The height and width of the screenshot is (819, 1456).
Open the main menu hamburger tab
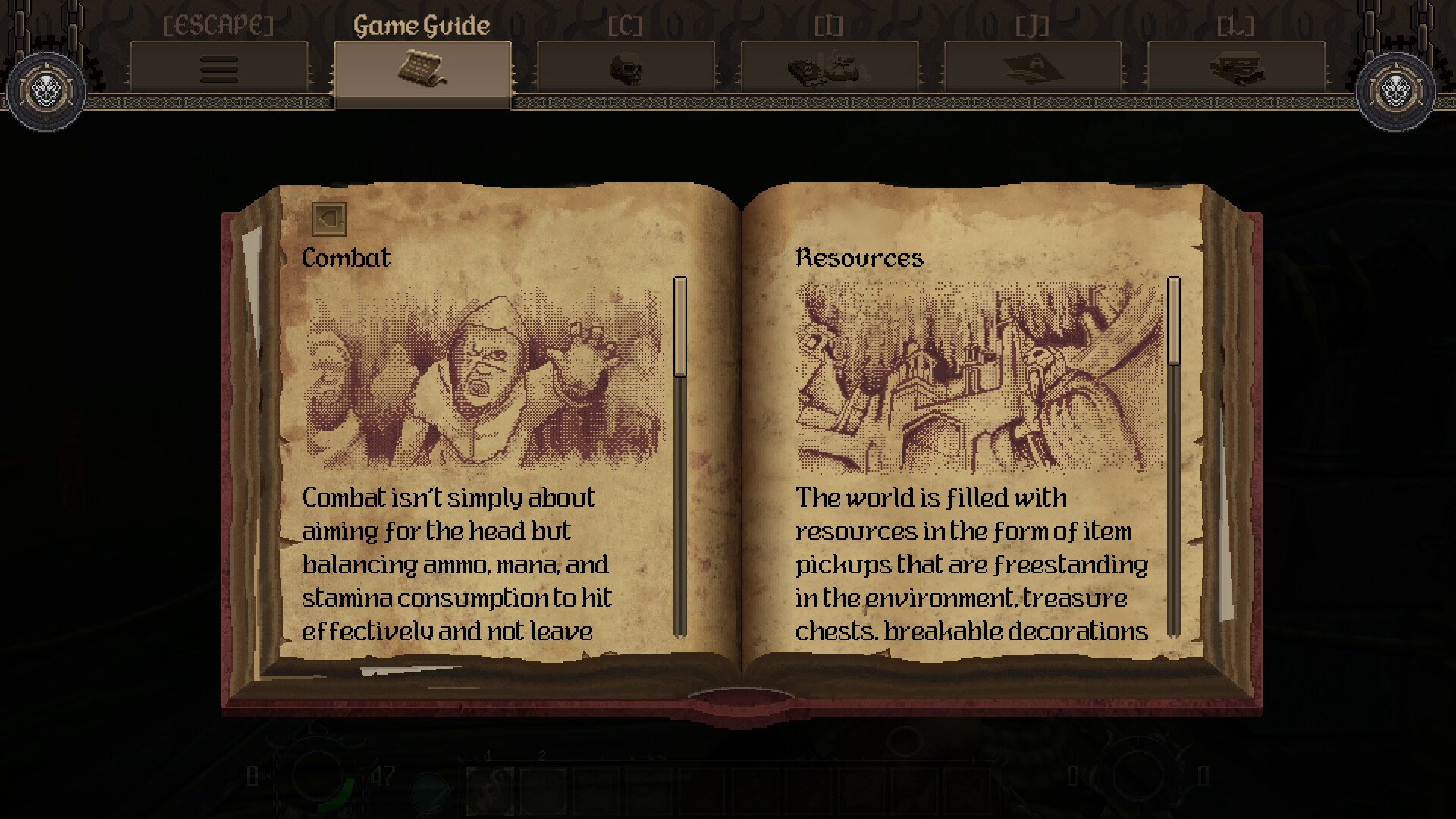click(219, 69)
